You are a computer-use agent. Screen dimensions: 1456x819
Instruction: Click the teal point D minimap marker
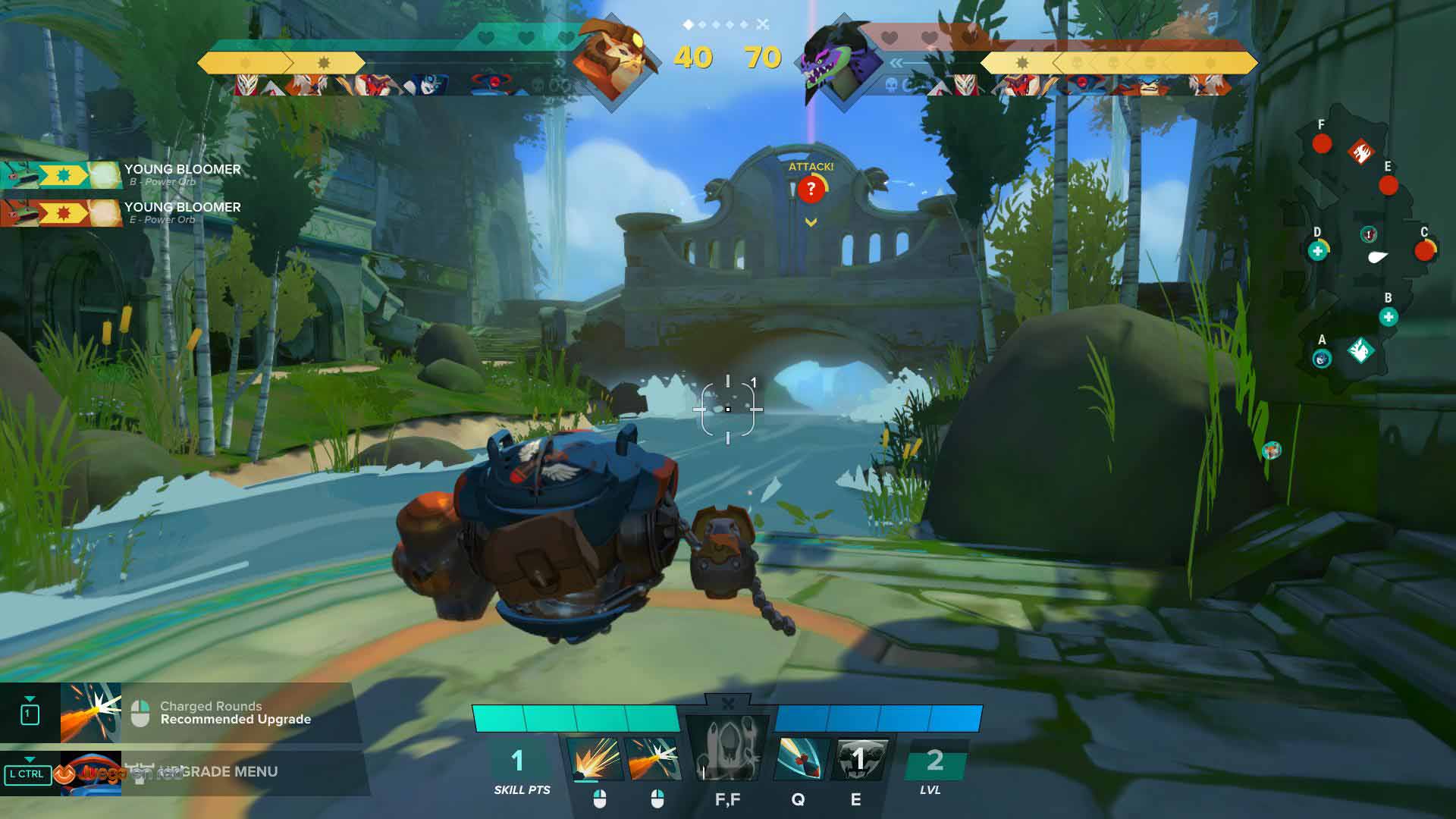1318,251
